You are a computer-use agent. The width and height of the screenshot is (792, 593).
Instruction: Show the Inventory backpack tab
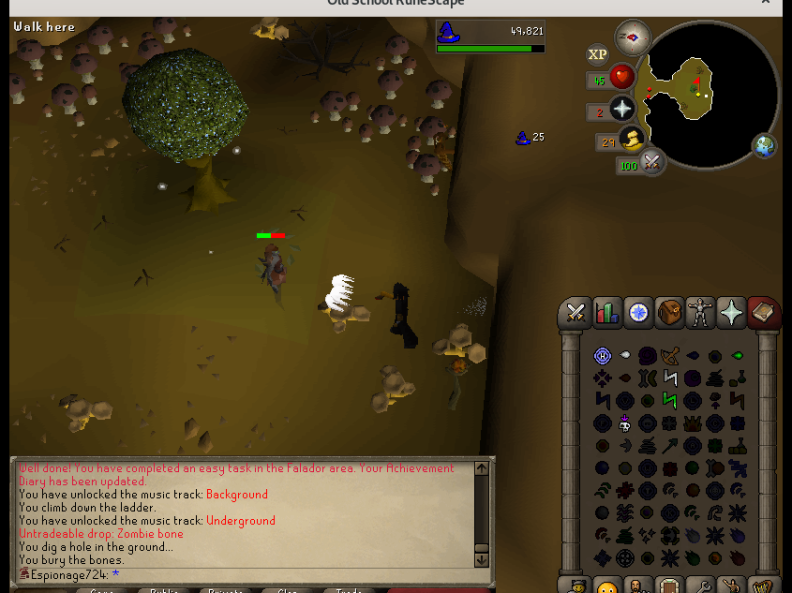669,313
